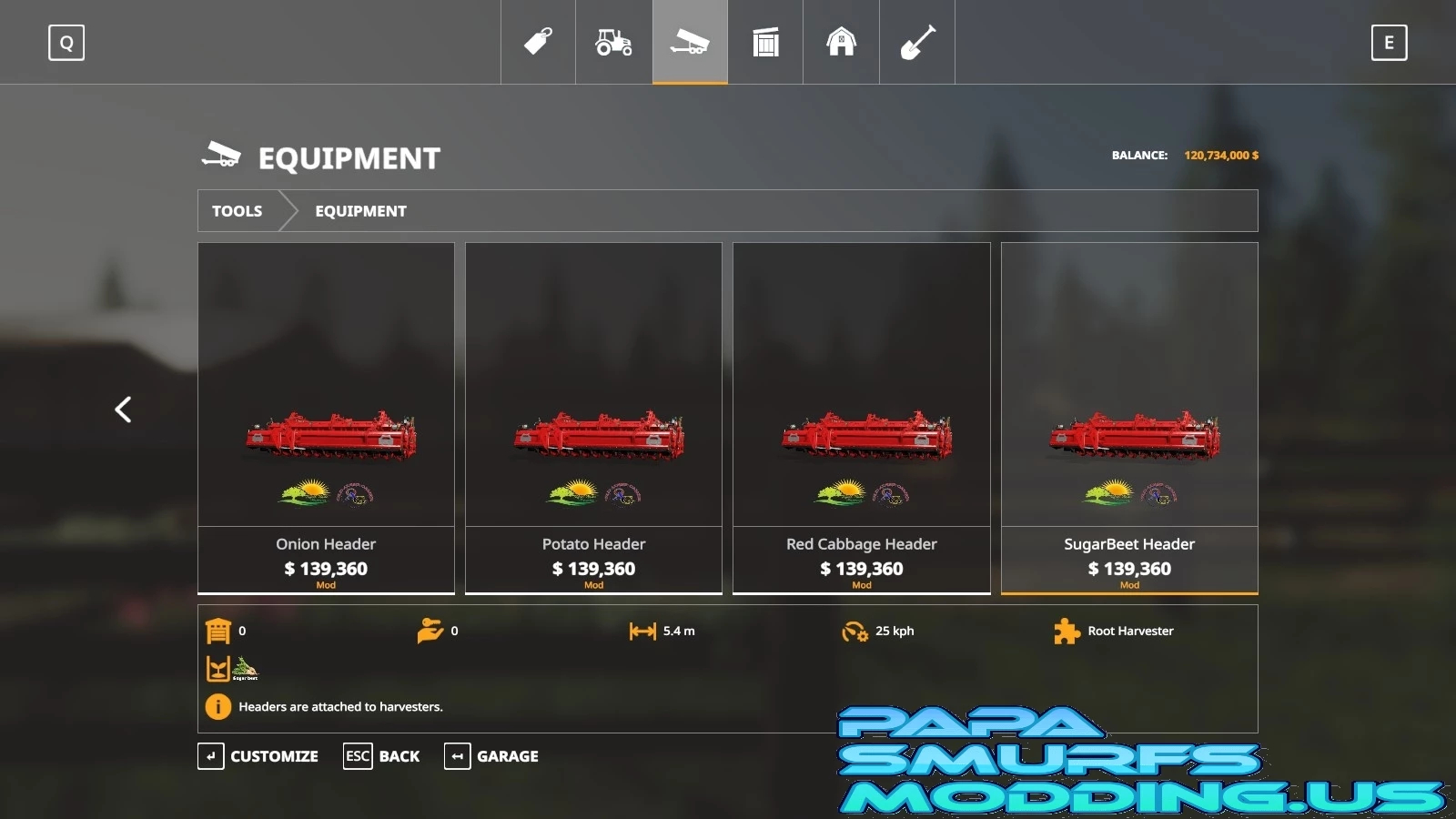1456x819 pixels.
Task: Go back with the Back button
Action: (x=382, y=756)
